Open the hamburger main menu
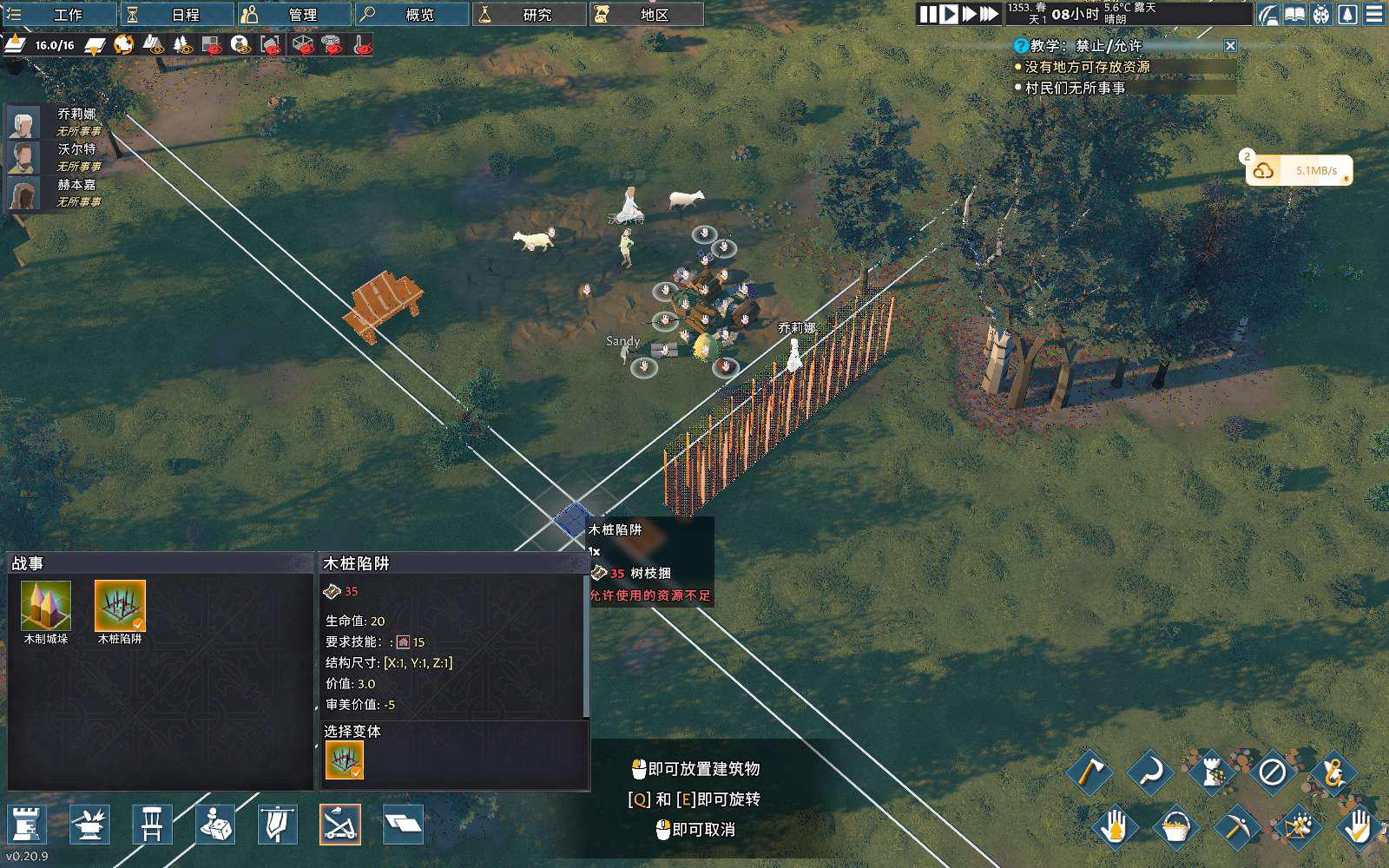The height and width of the screenshot is (868, 1389). pyautogui.click(x=1374, y=14)
